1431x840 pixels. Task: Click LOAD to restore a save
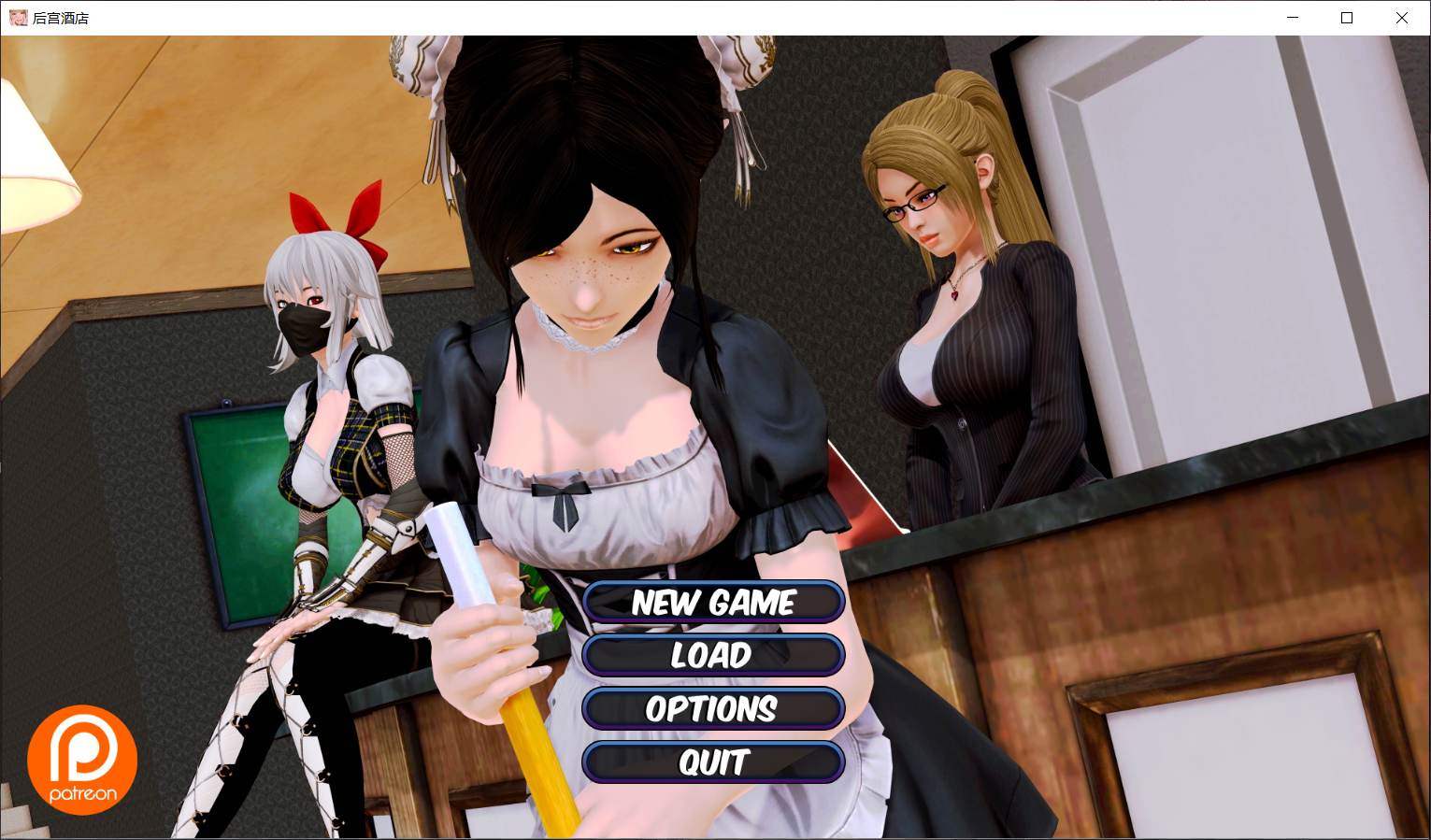[713, 655]
